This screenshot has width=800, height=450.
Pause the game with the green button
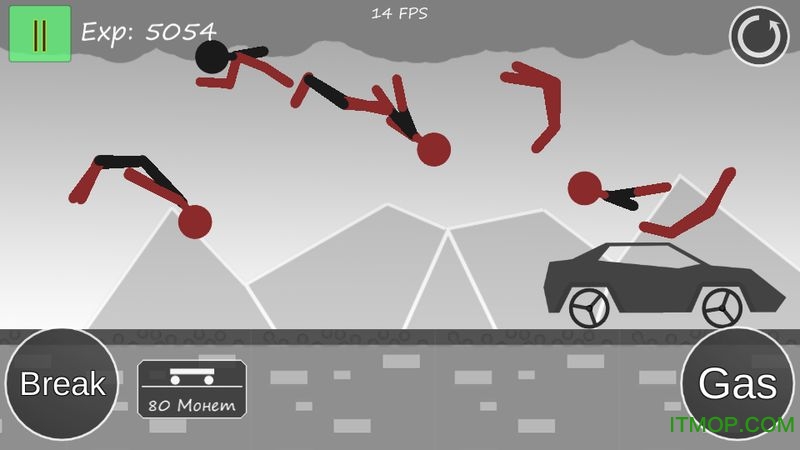(x=40, y=33)
